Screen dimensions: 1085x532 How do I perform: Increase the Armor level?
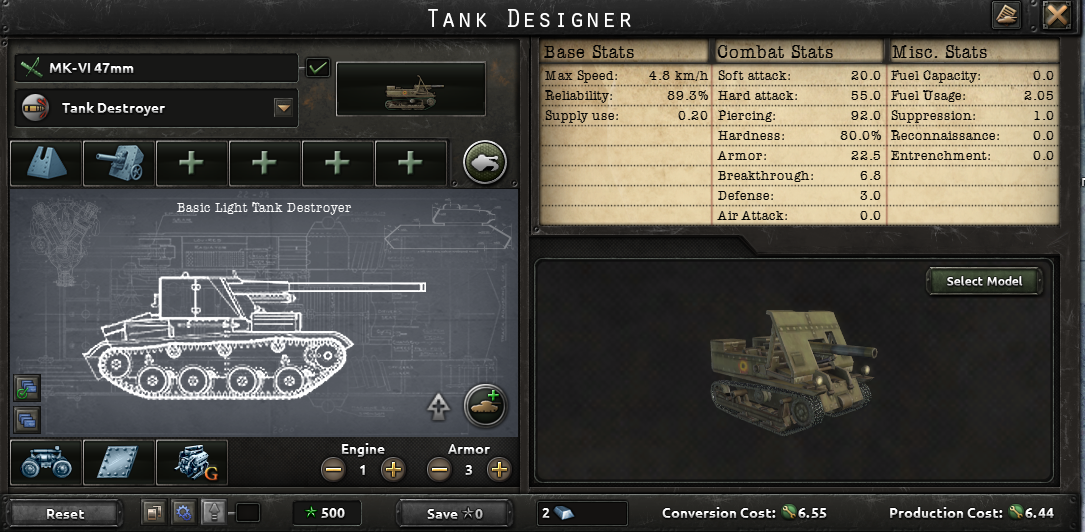pos(498,469)
